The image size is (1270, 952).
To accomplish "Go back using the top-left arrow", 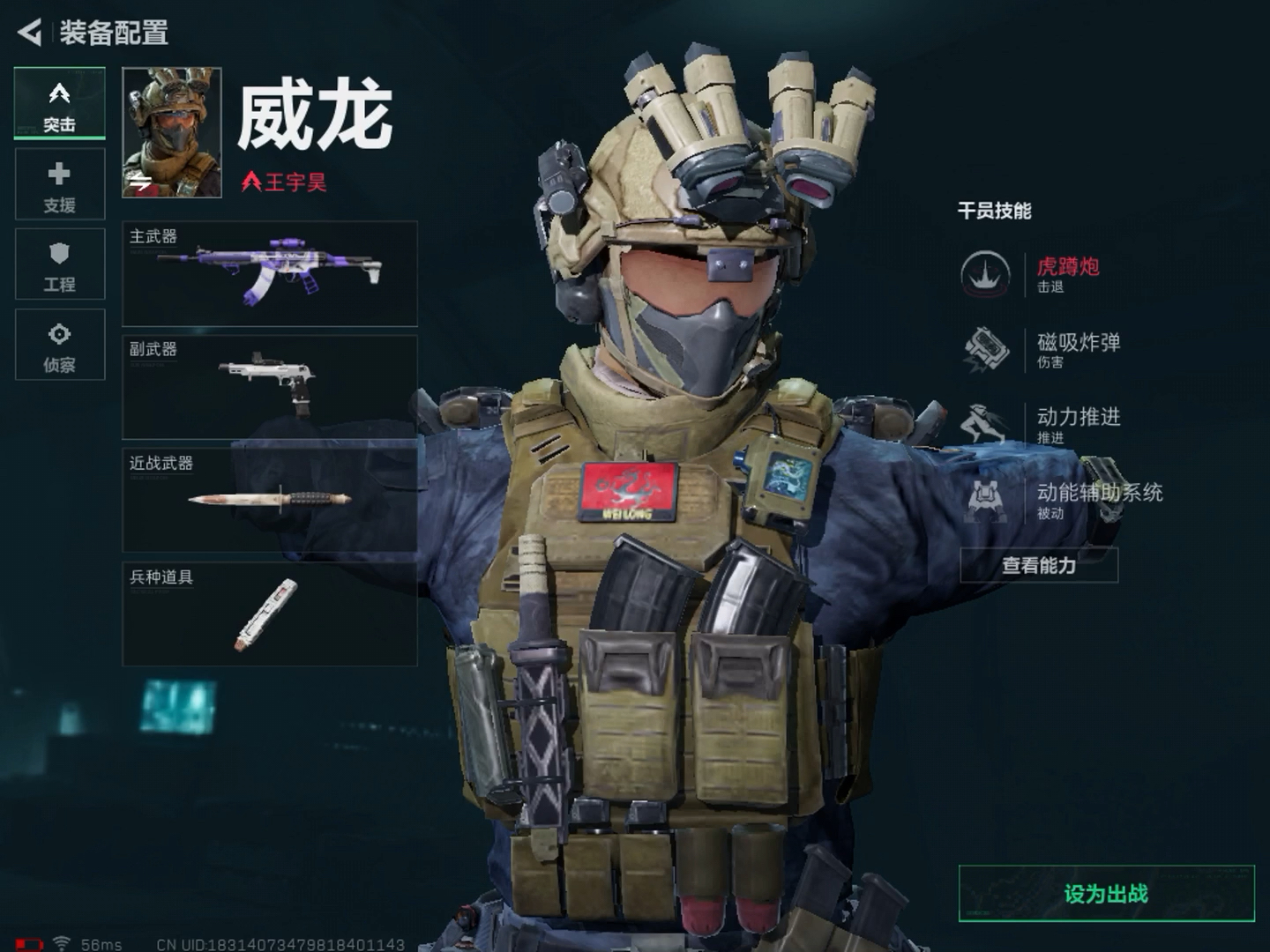I will point(30,33).
